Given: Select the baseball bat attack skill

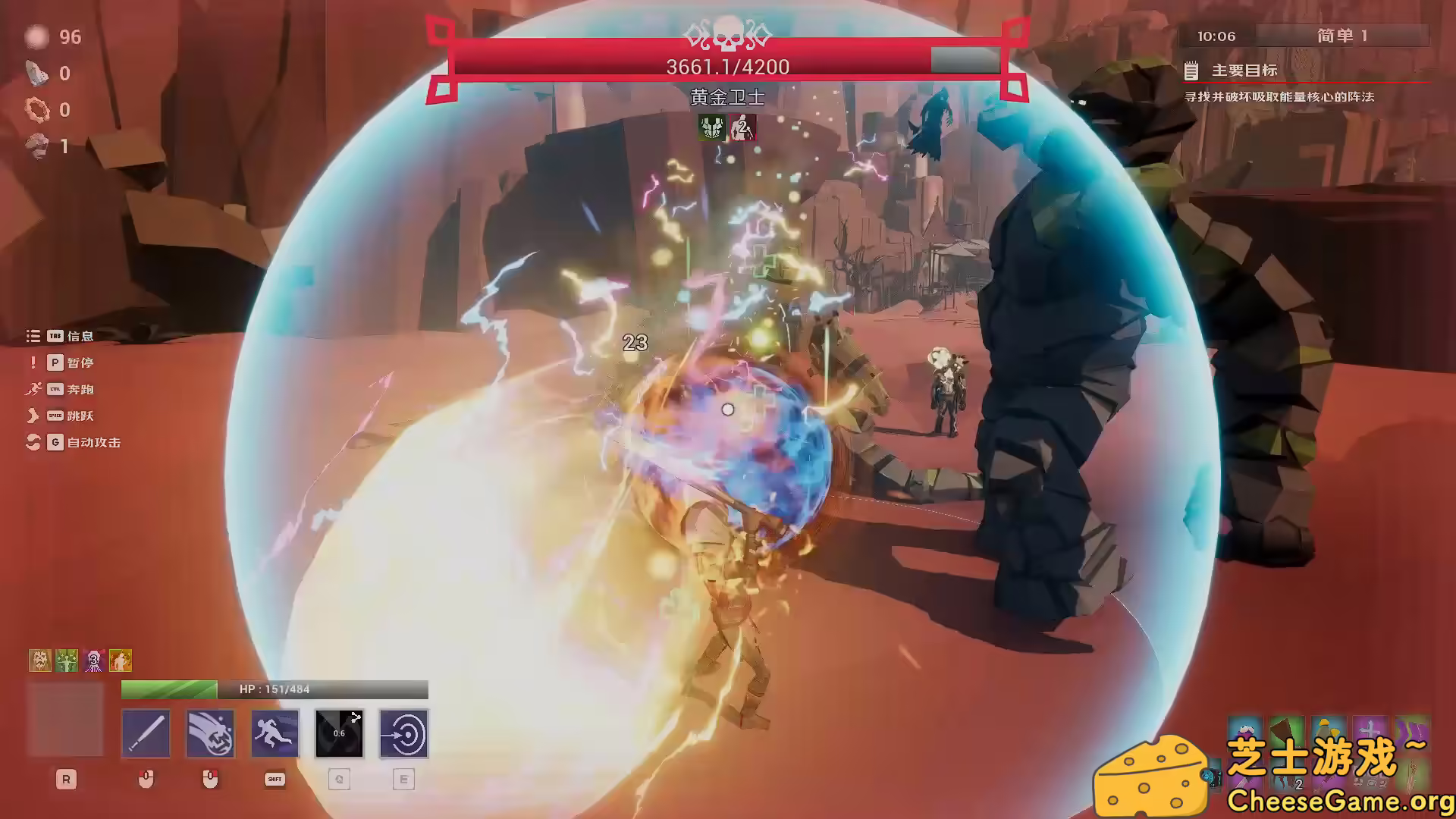Looking at the screenshot, I should pos(146,733).
